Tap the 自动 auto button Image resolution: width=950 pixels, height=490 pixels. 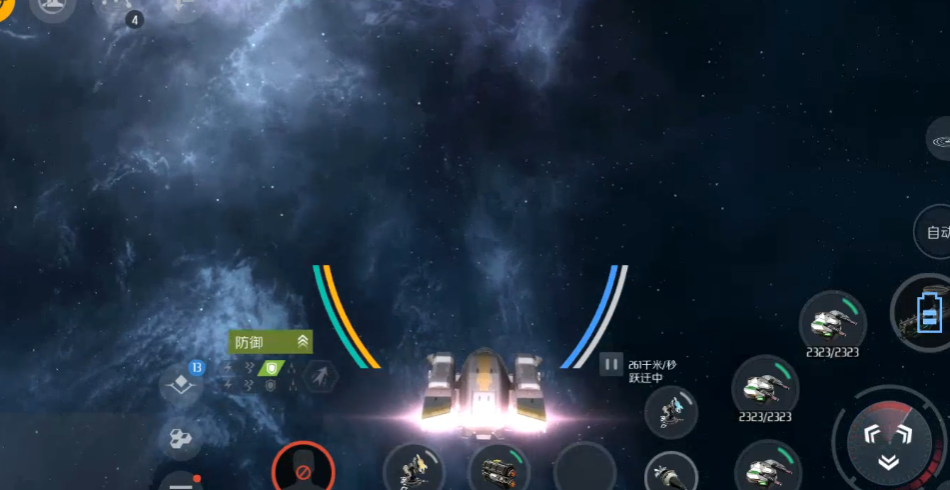(935, 233)
